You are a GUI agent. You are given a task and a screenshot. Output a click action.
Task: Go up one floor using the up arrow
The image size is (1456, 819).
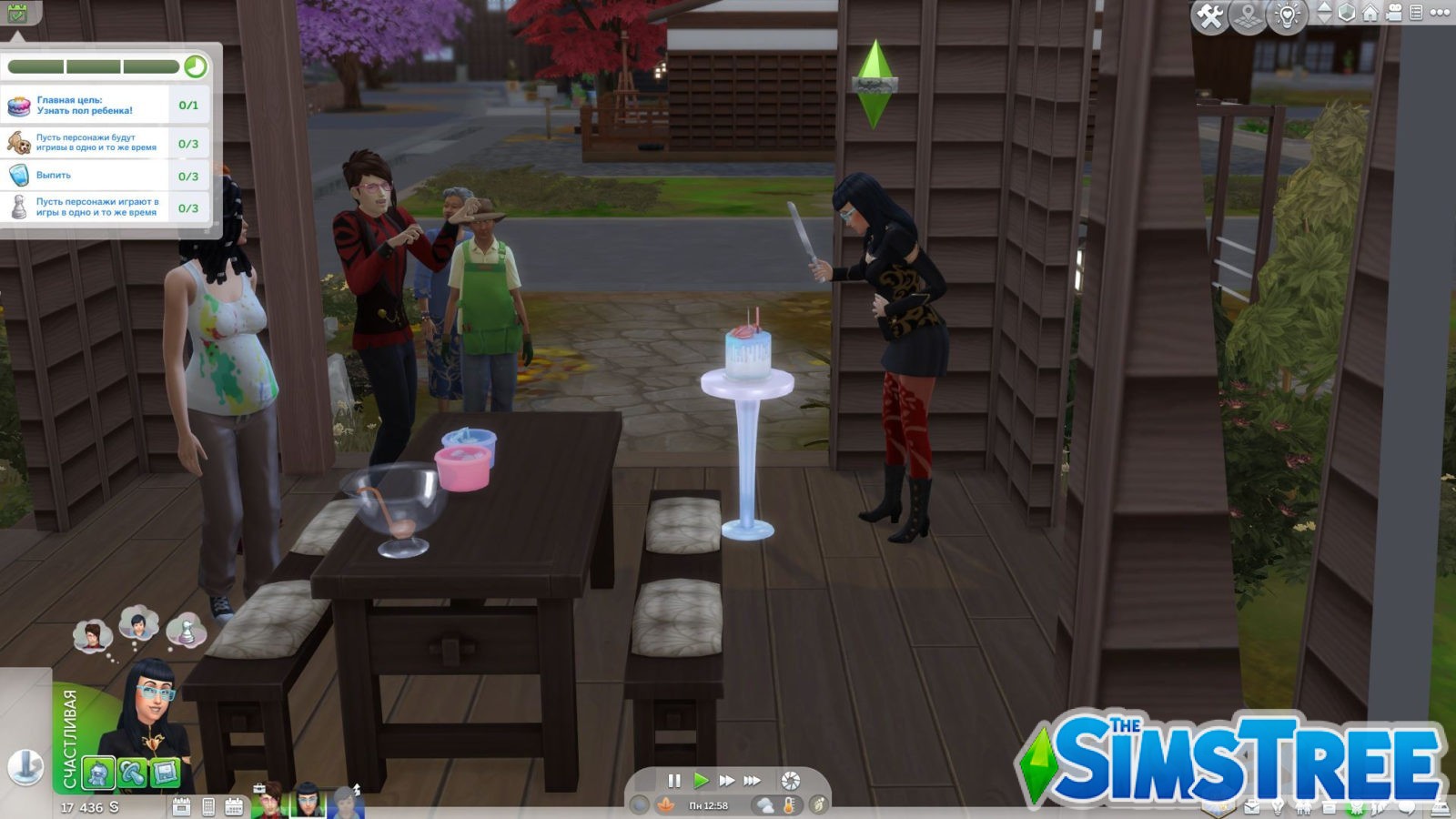pyautogui.click(x=1325, y=7)
